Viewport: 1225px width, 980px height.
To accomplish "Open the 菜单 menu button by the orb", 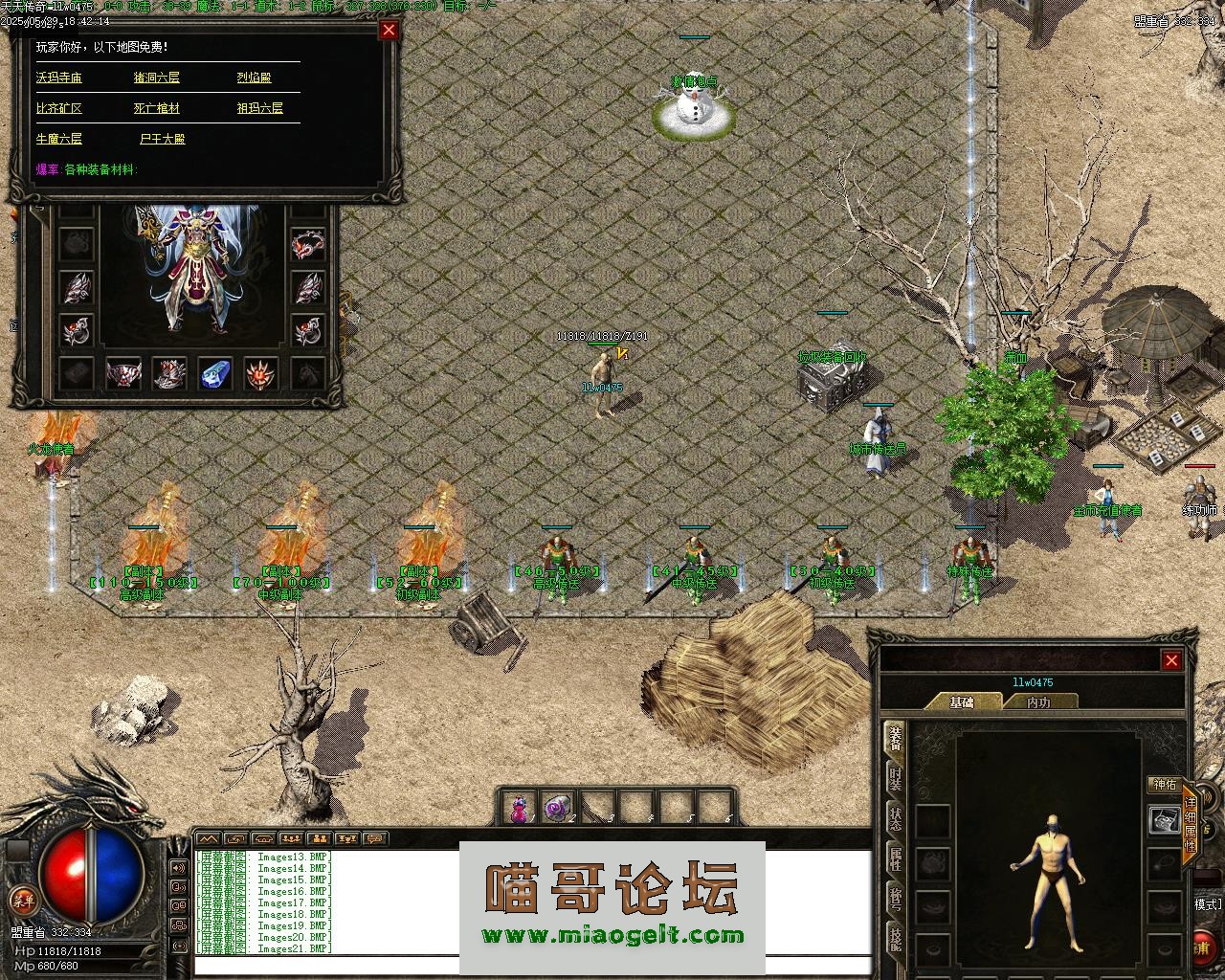I will tap(22, 900).
